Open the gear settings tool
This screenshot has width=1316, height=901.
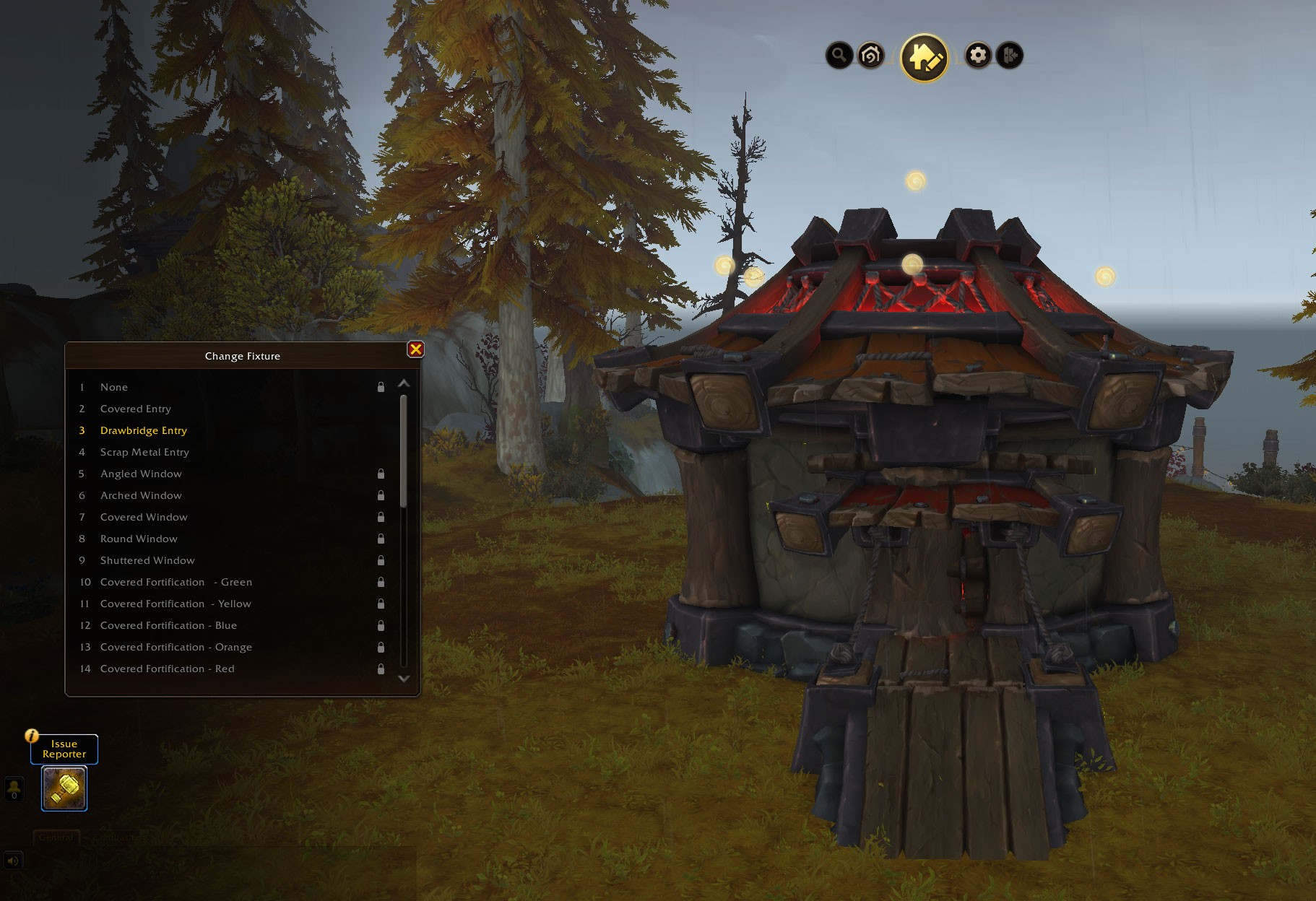(x=978, y=55)
